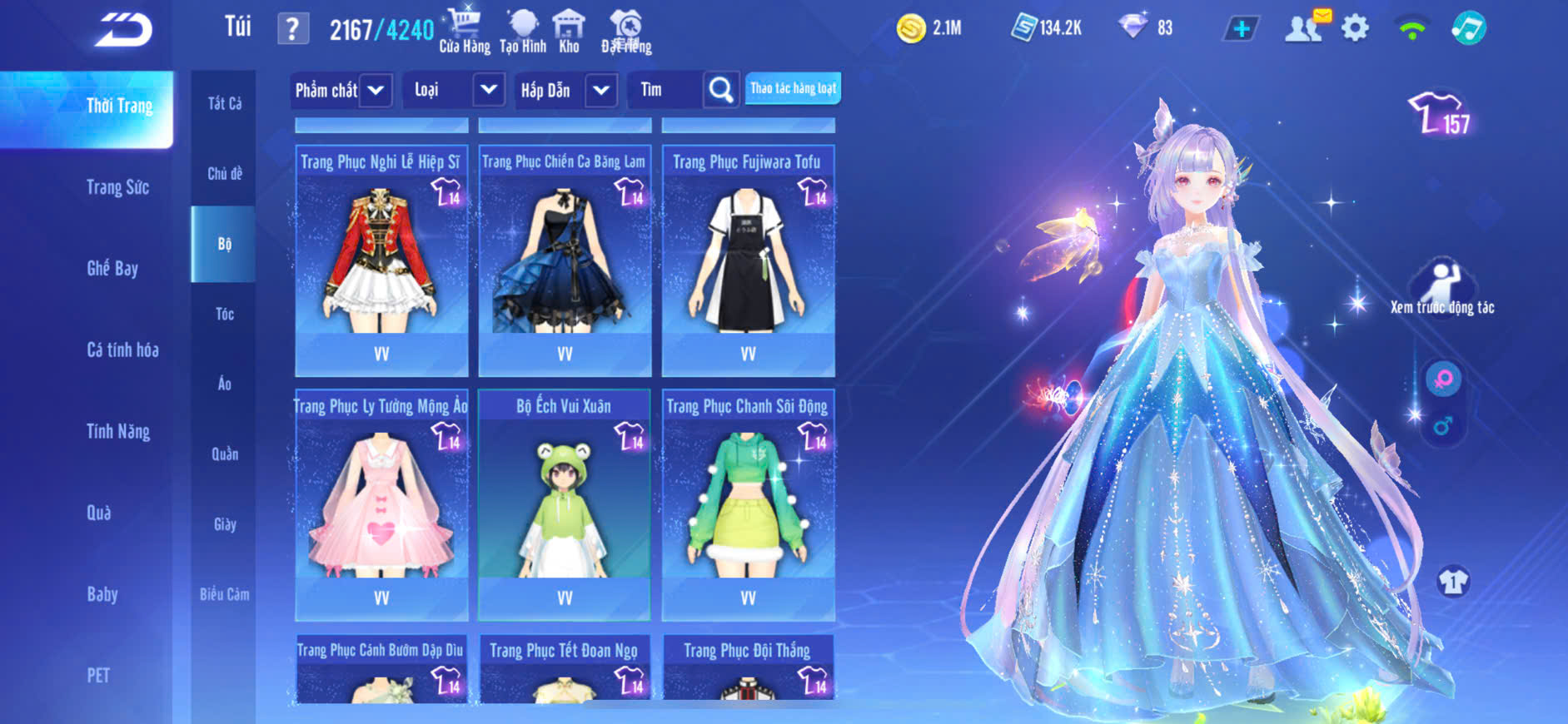Image resolution: width=1568 pixels, height=724 pixels.
Task: Go back using the top-left arrow
Action: click(123, 31)
